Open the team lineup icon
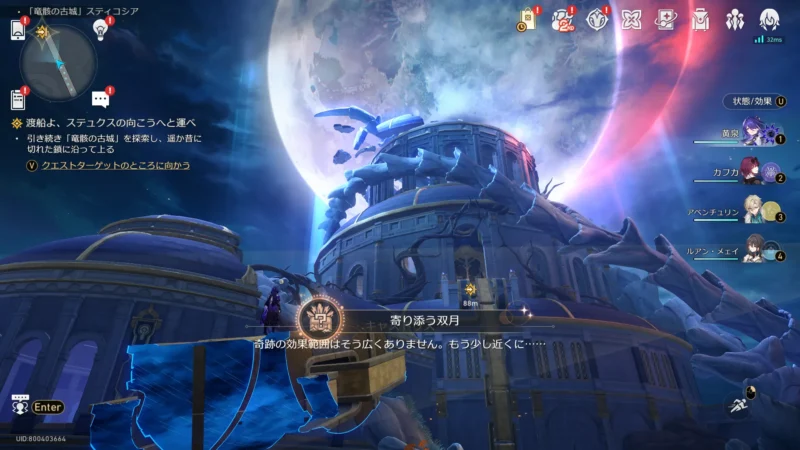Image resolution: width=800 pixels, height=450 pixels. 735,19
